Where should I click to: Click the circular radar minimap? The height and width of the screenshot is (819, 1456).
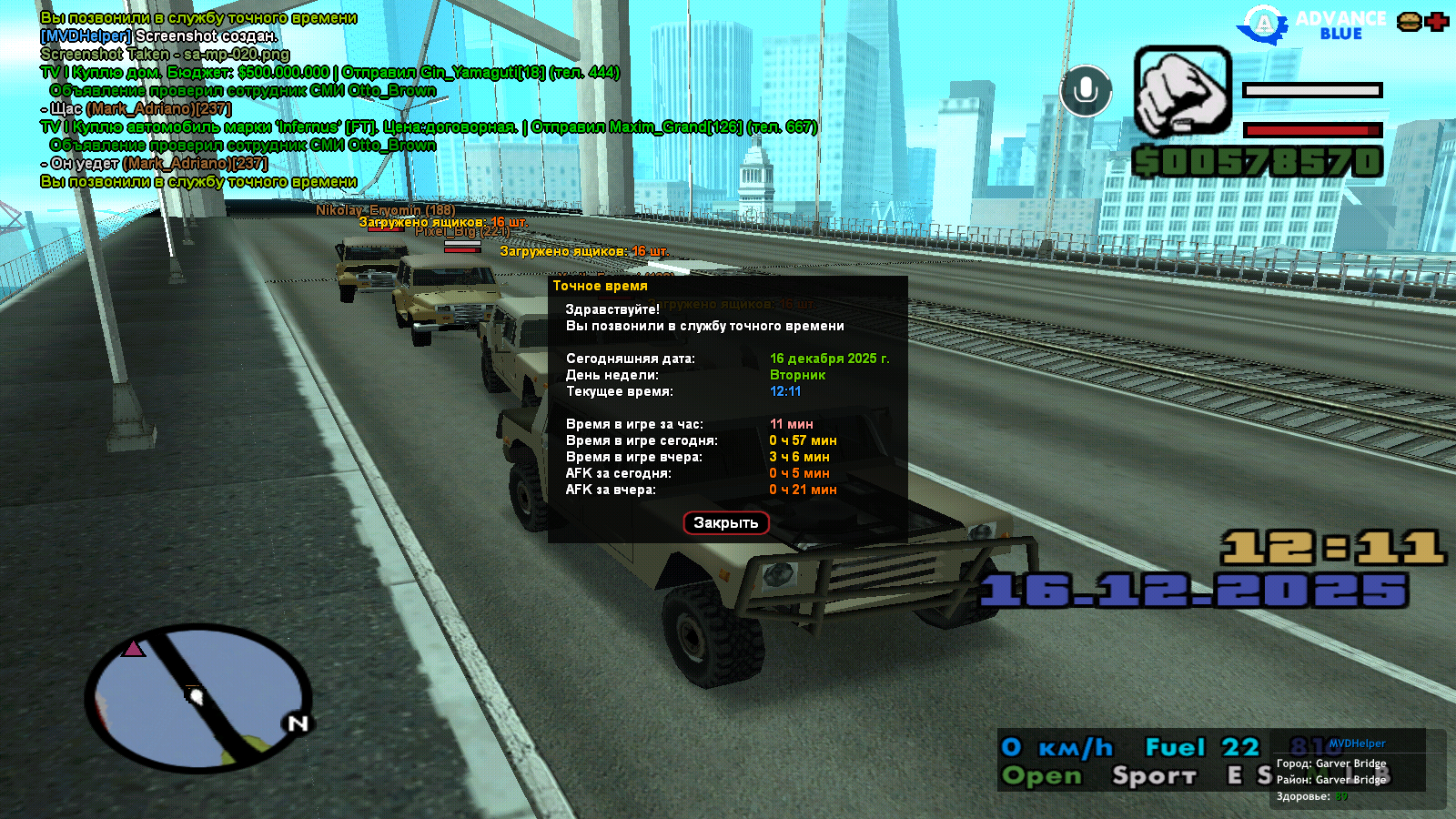pyautogui.click(x=198, y=698)
